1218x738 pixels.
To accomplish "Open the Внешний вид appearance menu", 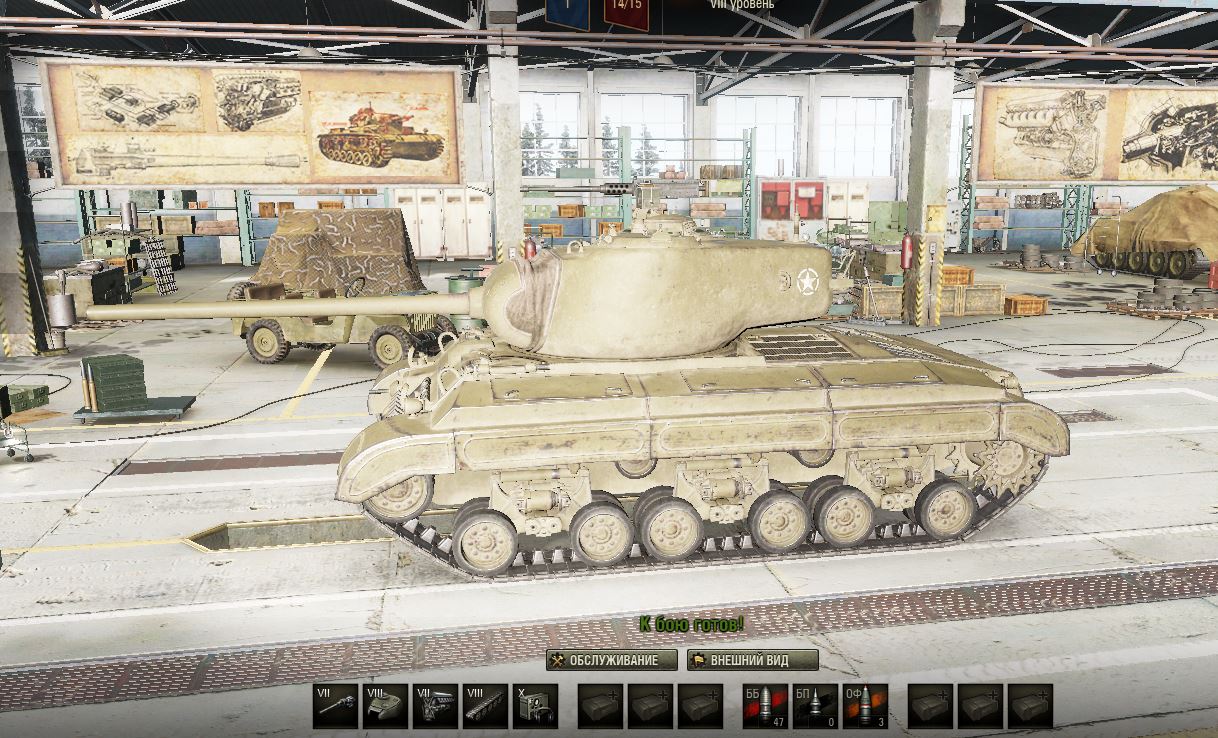I will click(752, 660).
